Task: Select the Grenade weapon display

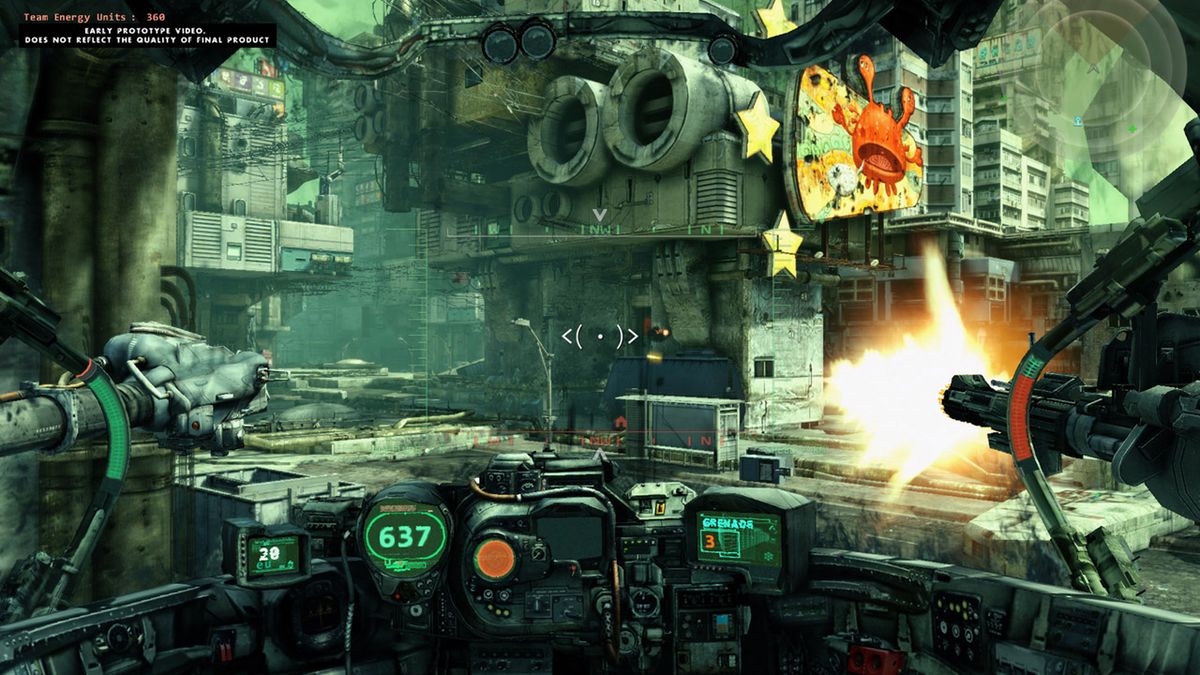Action: (739, 538)
